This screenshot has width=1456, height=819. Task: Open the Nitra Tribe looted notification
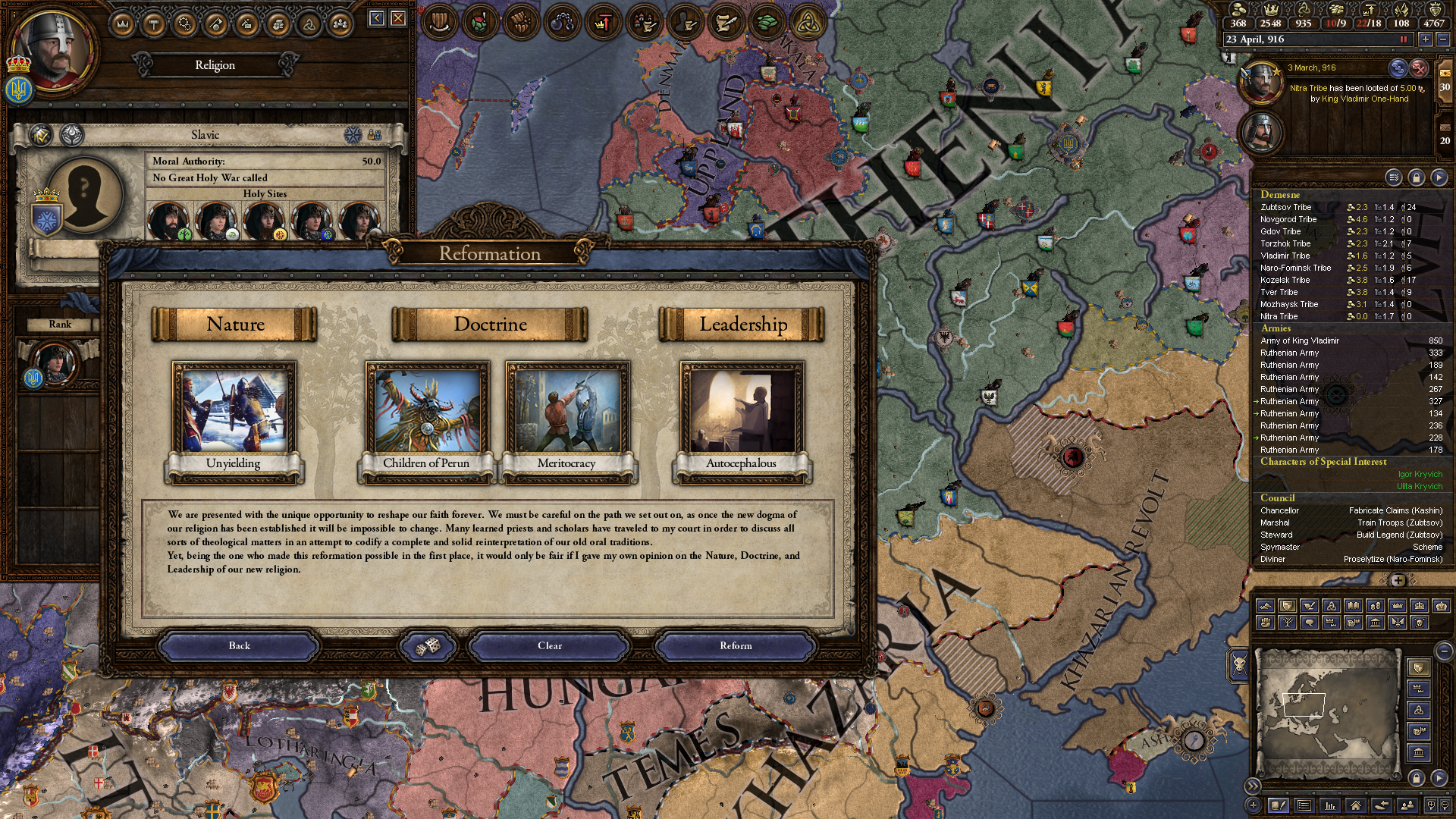(x=1348, y=93)
